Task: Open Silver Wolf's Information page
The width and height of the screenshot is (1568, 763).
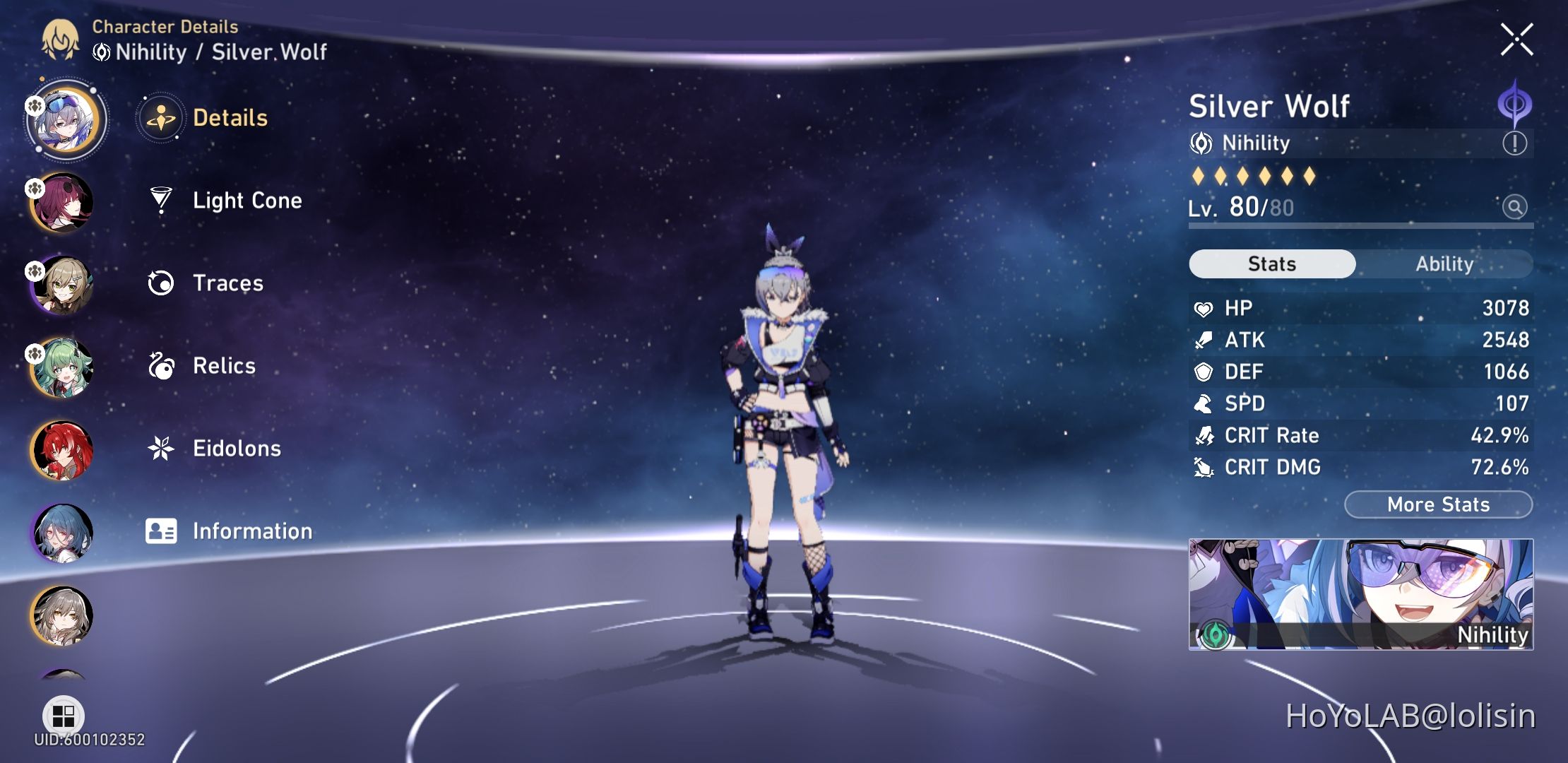Action: [x=251, y=531]
